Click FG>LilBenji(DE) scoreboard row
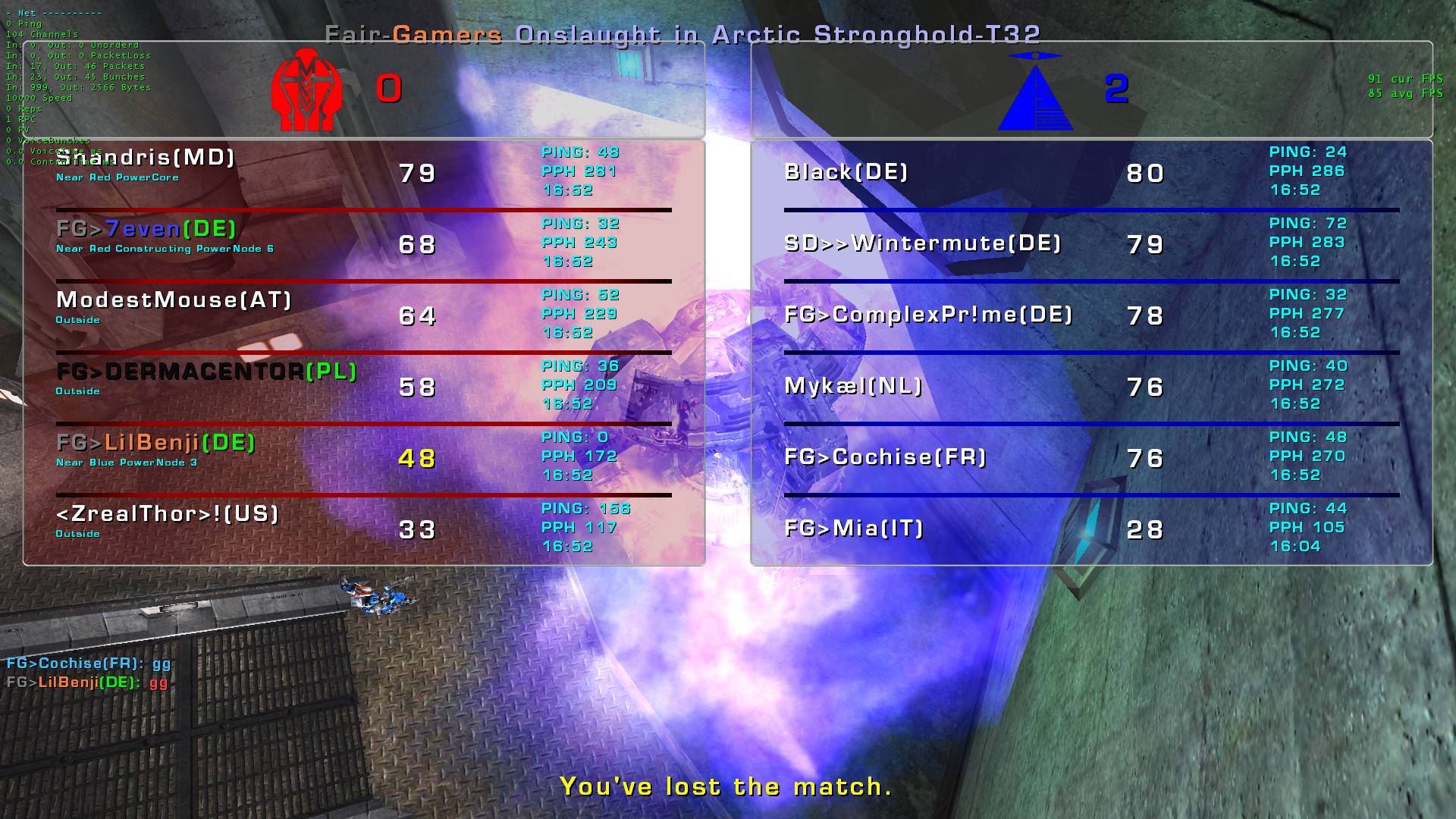The image size is (1456, 819). coord(155,443)
